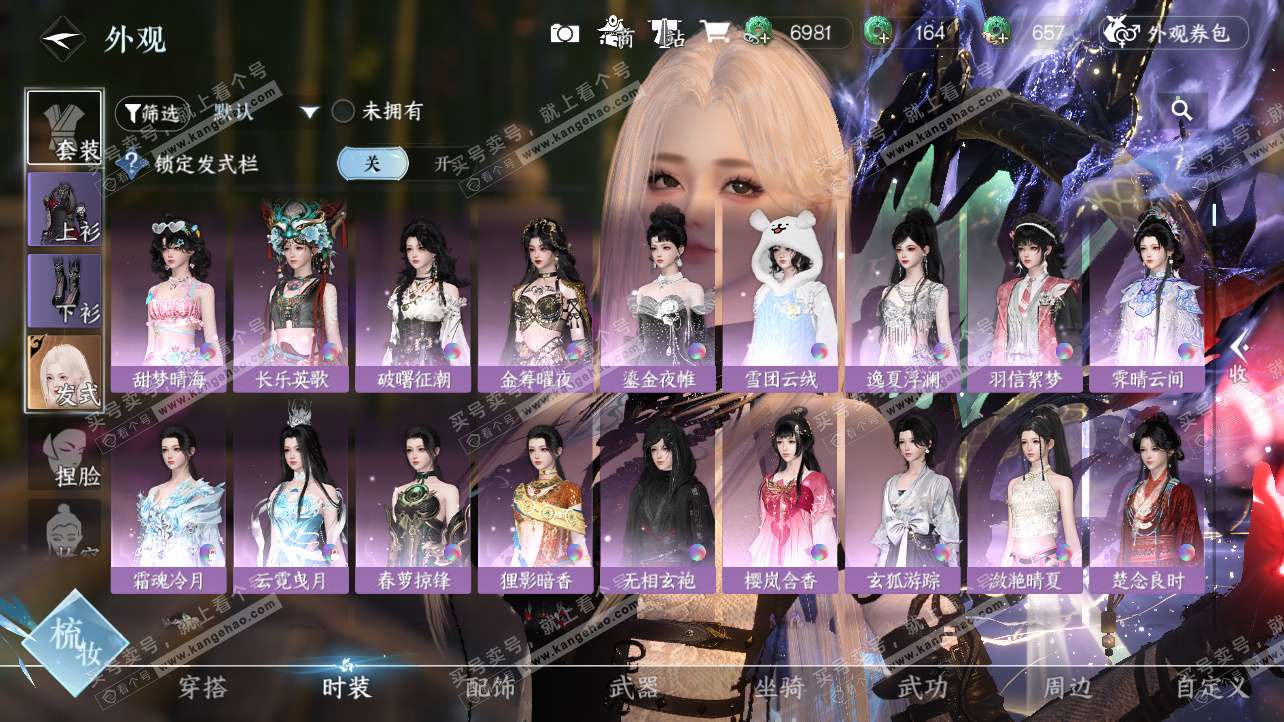This screenshot has width=1284, height=722.
Task: Toggle the 未拥有 checkbox
Action: (x=343, y=111)
